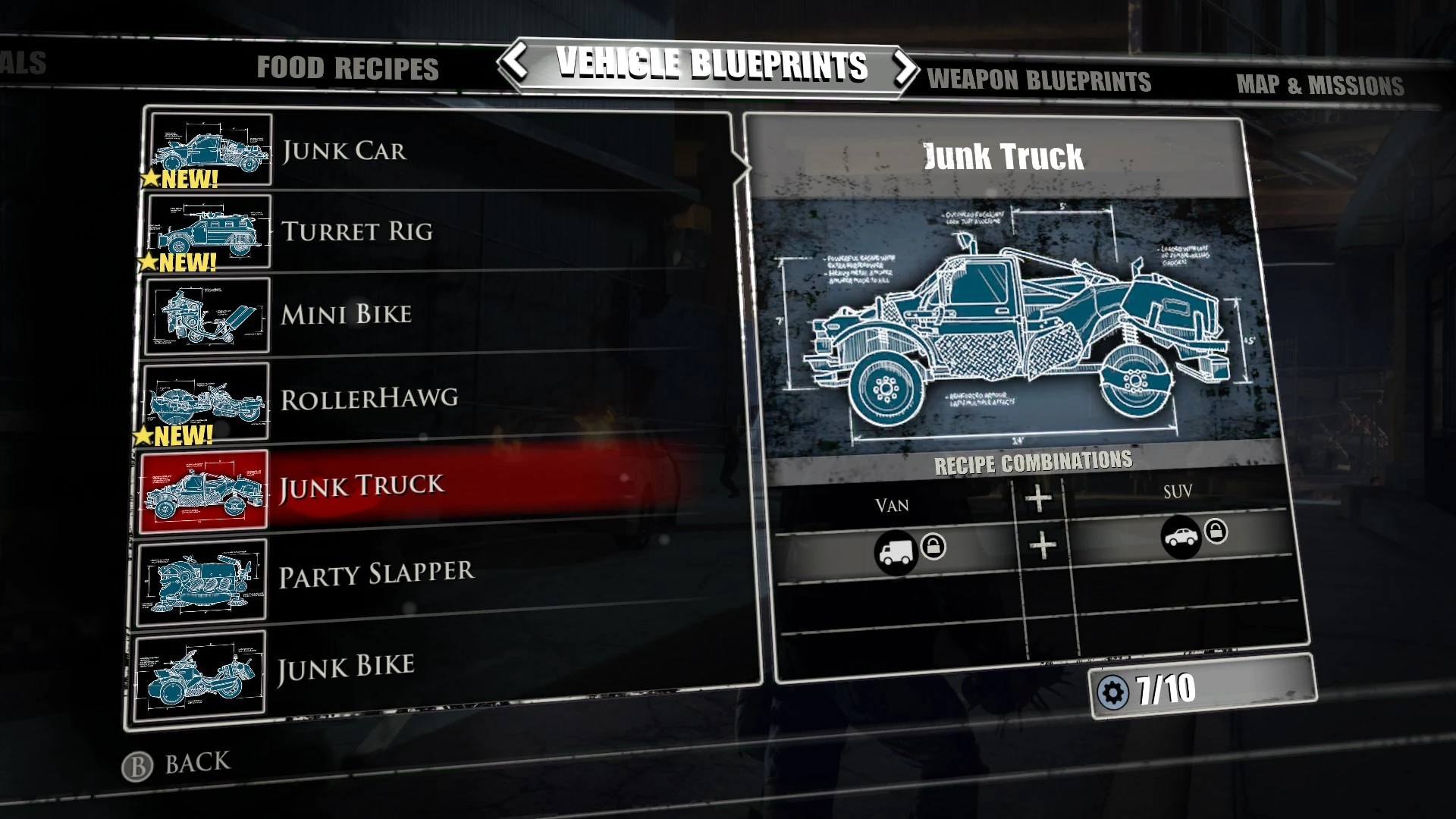Image resolution: width=1456 pixels, height=819 pixels.
Task: Select the Junk Car blueprint thumbnail
Action: [210, 149]
